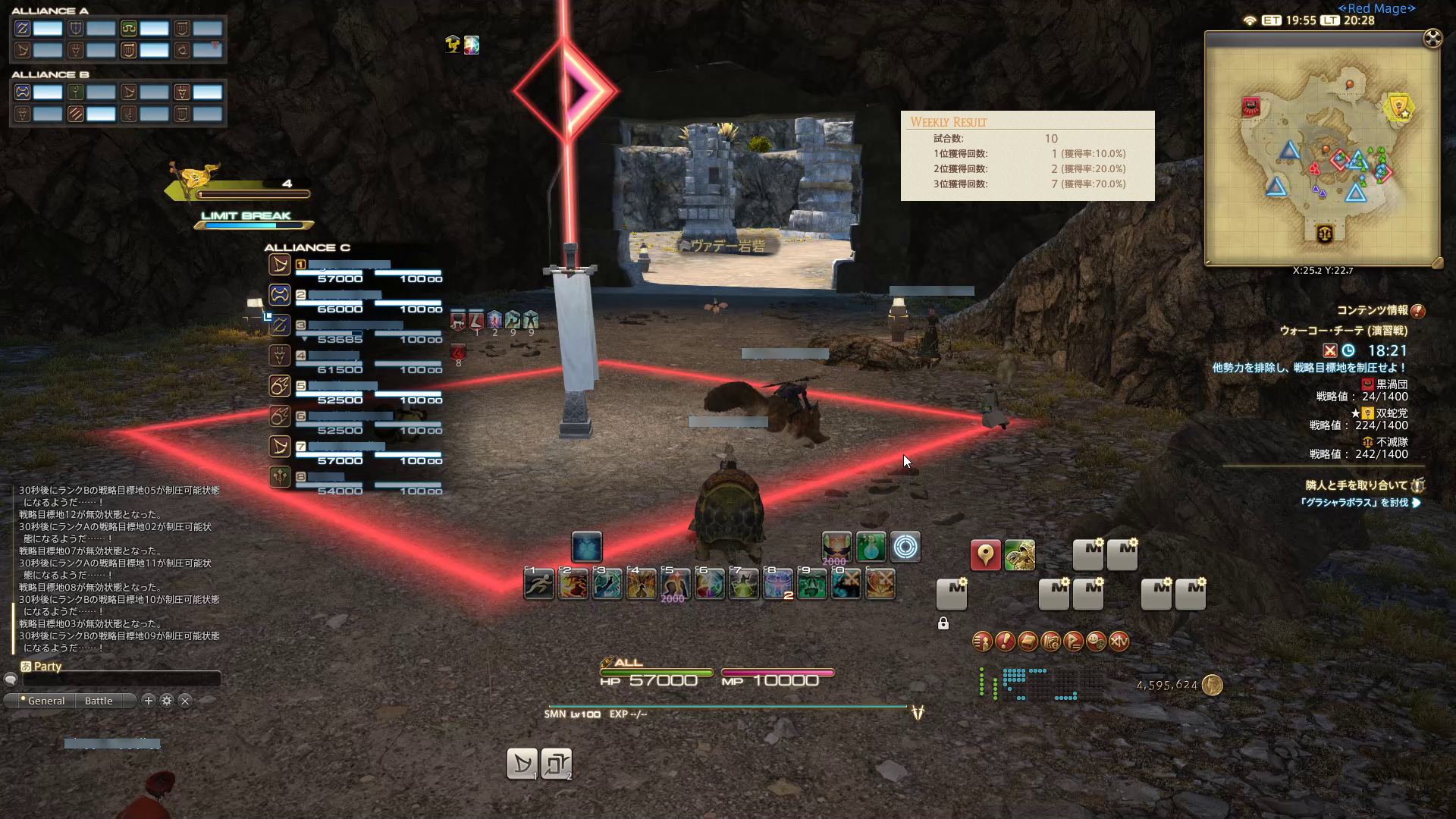Select the General chat tab
This screenshot has width=1456, height=819.
[x=45, y=701]
